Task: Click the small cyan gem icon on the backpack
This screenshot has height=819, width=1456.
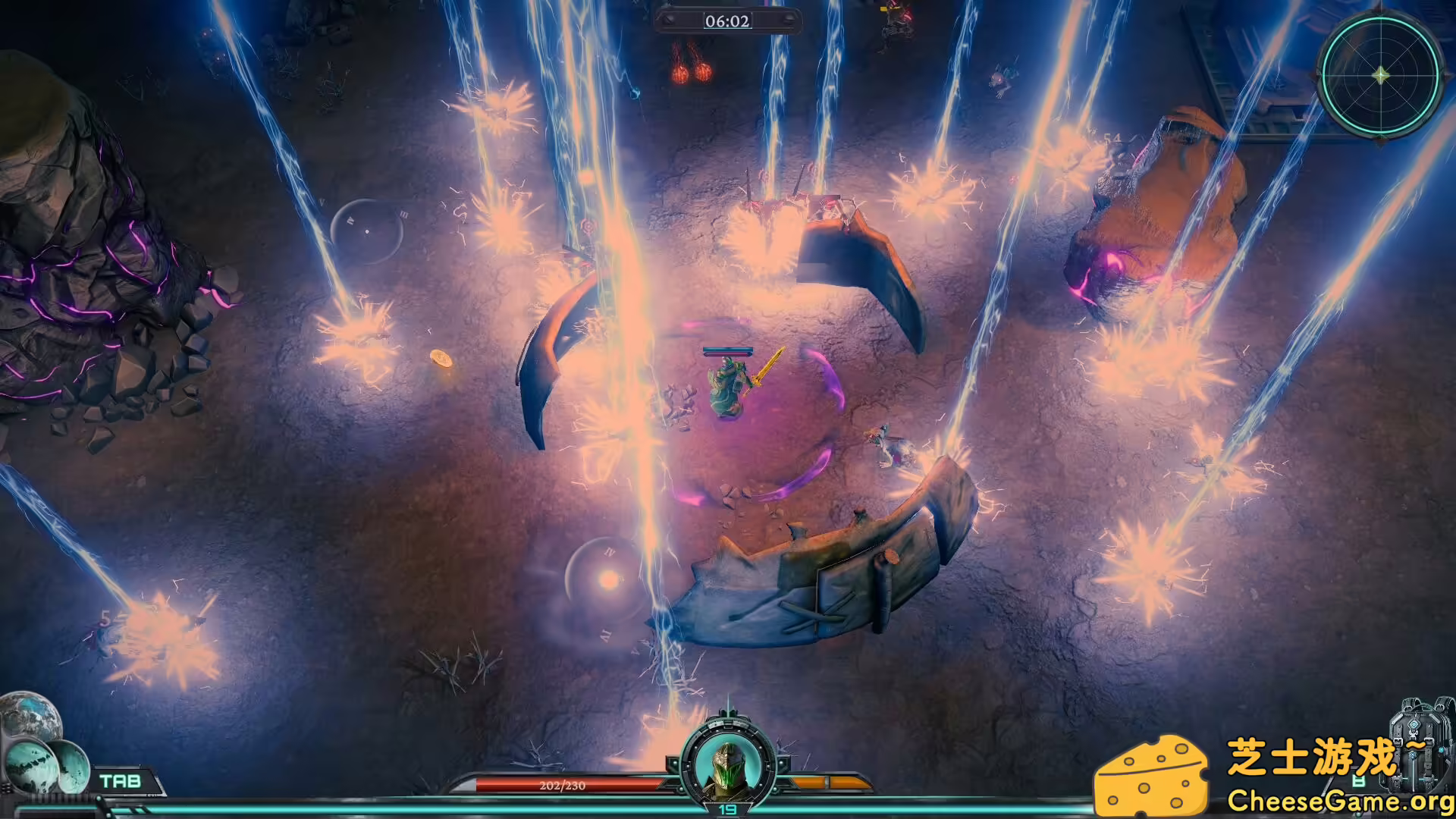Action: [1441, 751]
